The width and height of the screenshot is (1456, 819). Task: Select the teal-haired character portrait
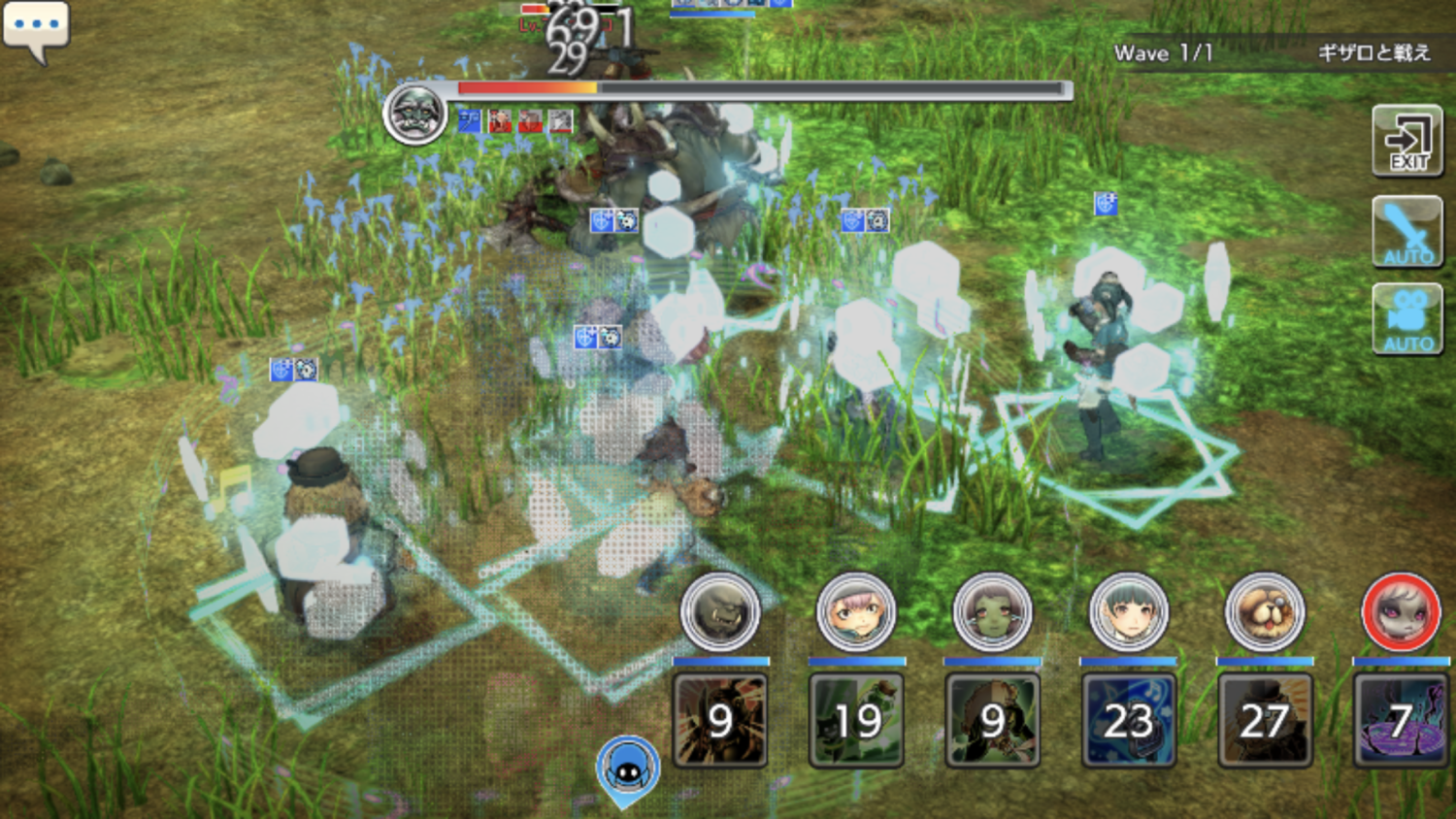(x=1128, y=611)
